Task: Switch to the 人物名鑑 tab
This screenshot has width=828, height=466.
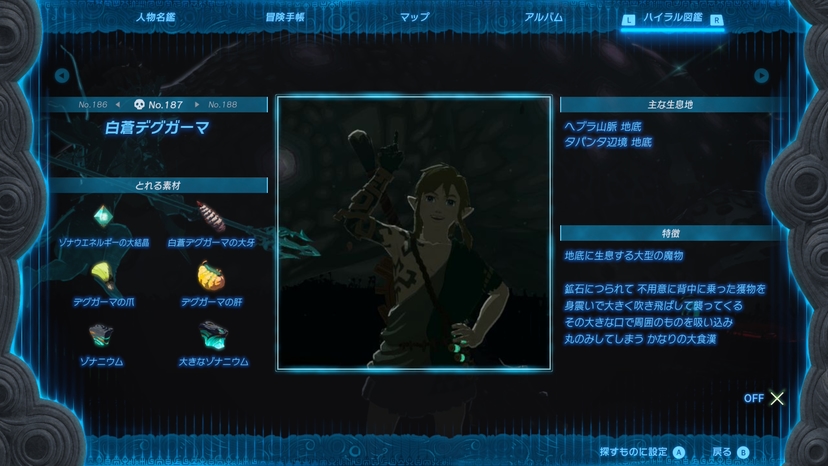Action: point(157,18)
